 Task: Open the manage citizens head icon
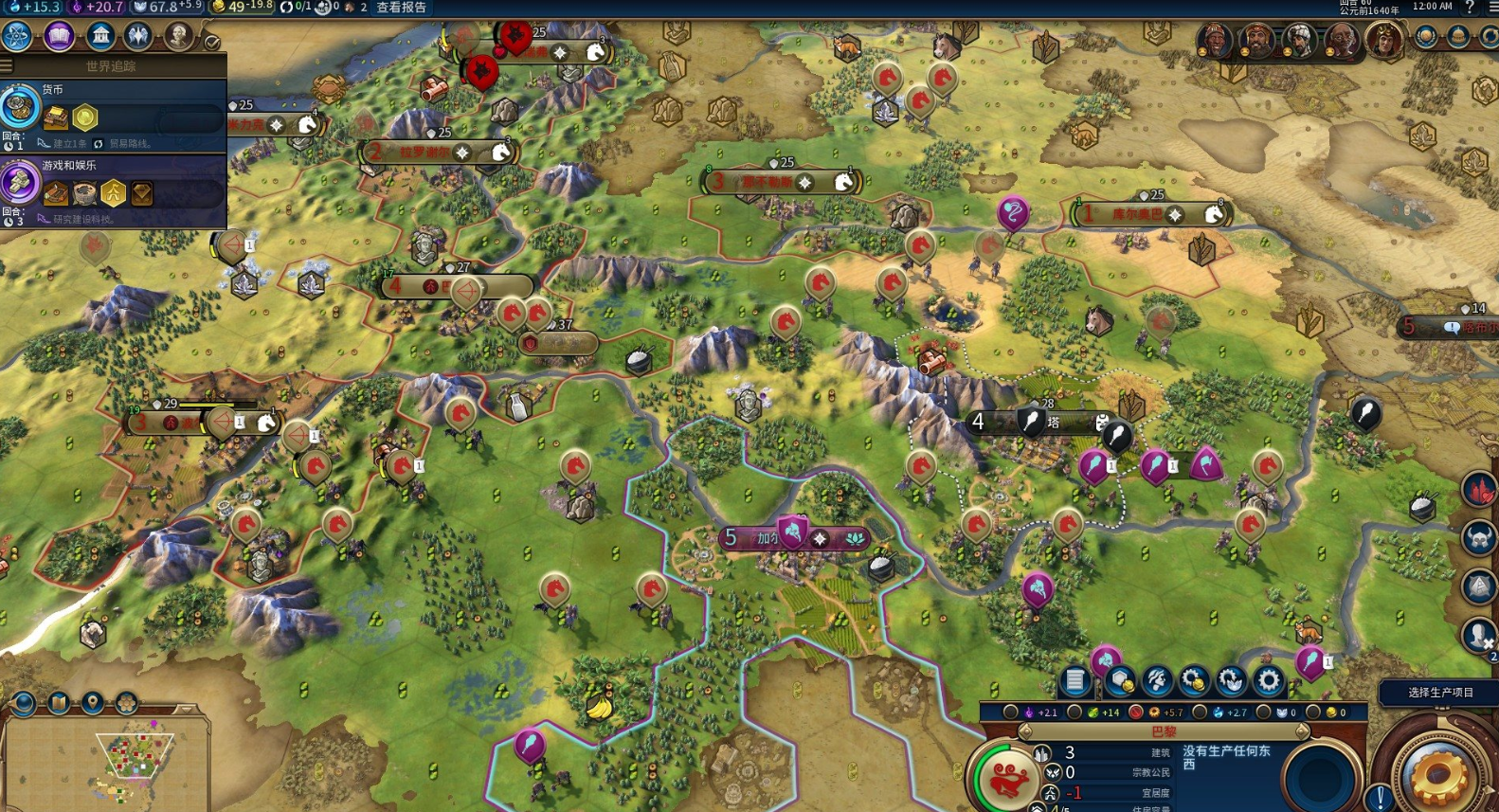point(1157,679)
